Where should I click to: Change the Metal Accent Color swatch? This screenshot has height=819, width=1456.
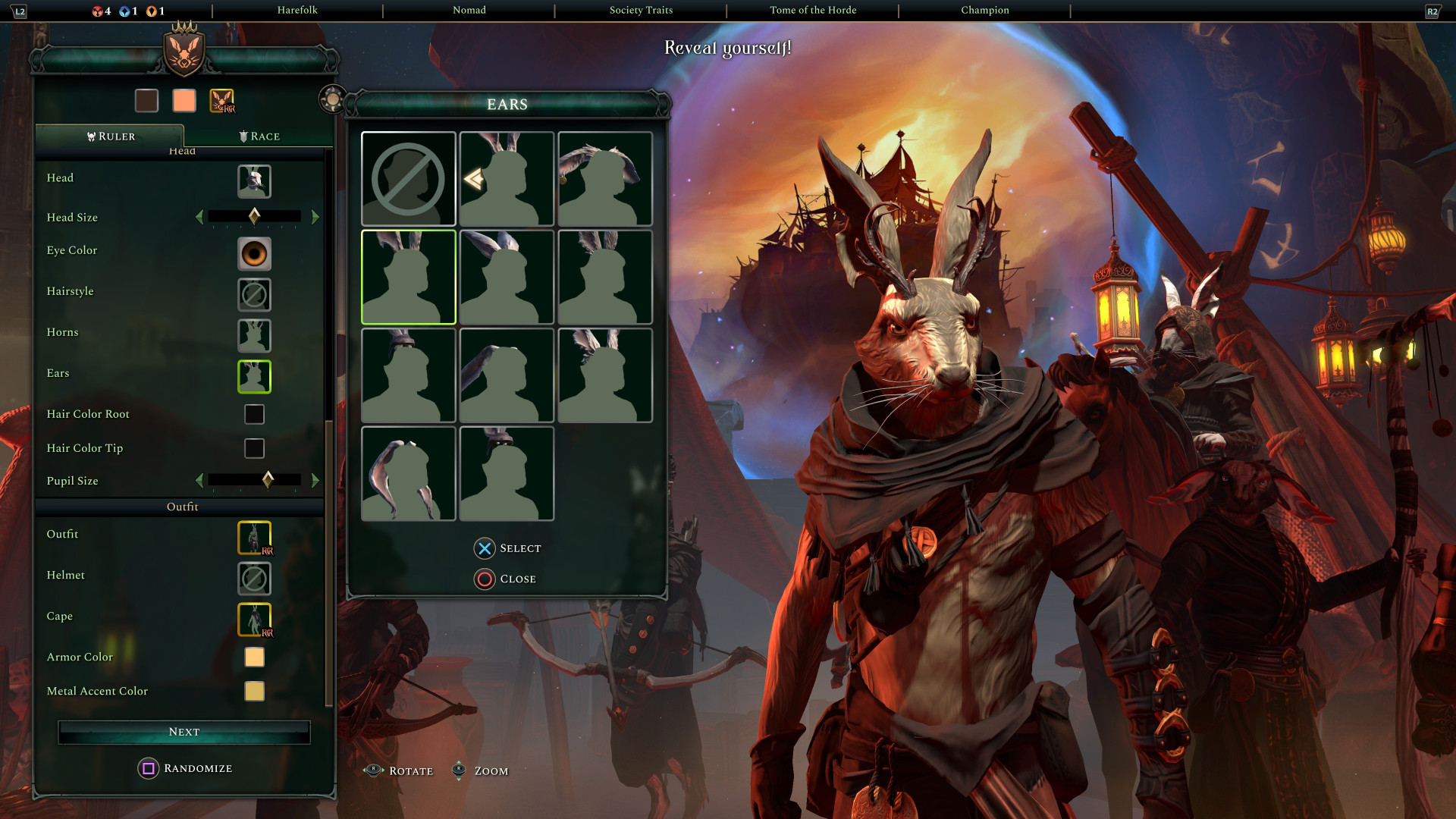pyautogui.click(x=254, y=691)
